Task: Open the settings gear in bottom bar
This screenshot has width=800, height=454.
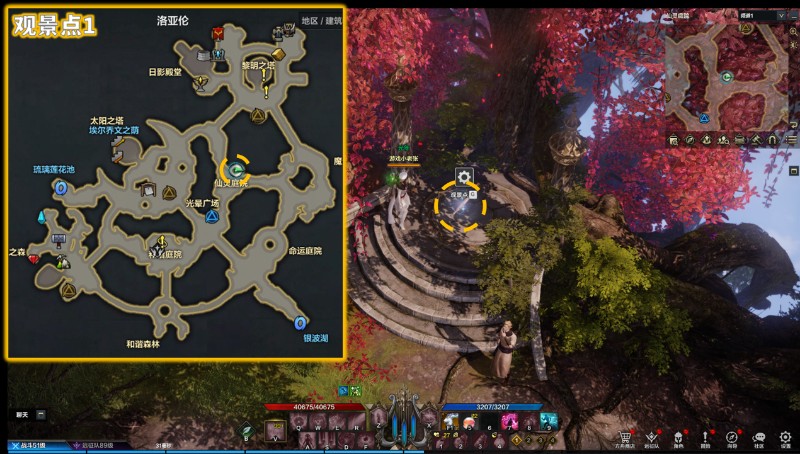Action: point(786,437)
